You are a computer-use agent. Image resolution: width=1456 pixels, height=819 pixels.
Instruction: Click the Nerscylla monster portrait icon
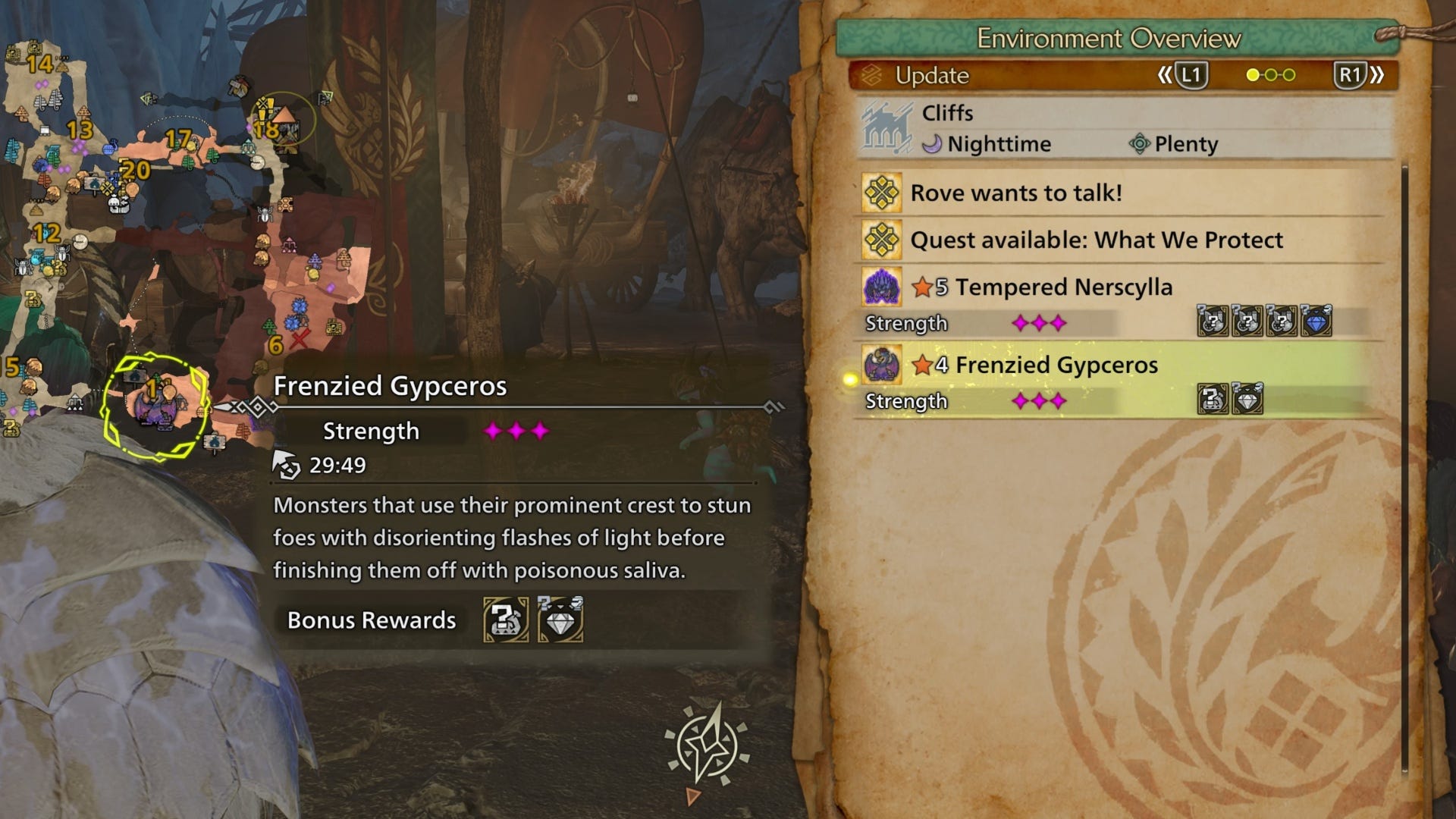(x=882, y=288)
